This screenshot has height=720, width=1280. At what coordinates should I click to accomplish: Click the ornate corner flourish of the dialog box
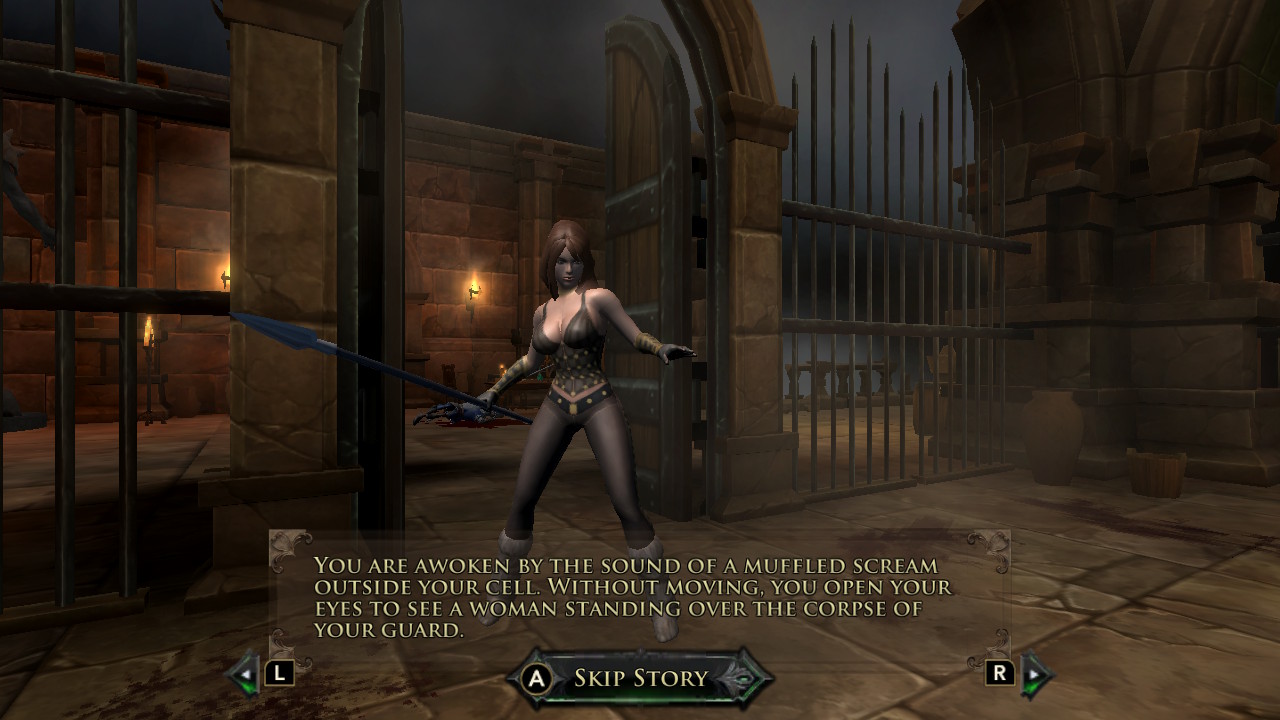coord(286,547)
